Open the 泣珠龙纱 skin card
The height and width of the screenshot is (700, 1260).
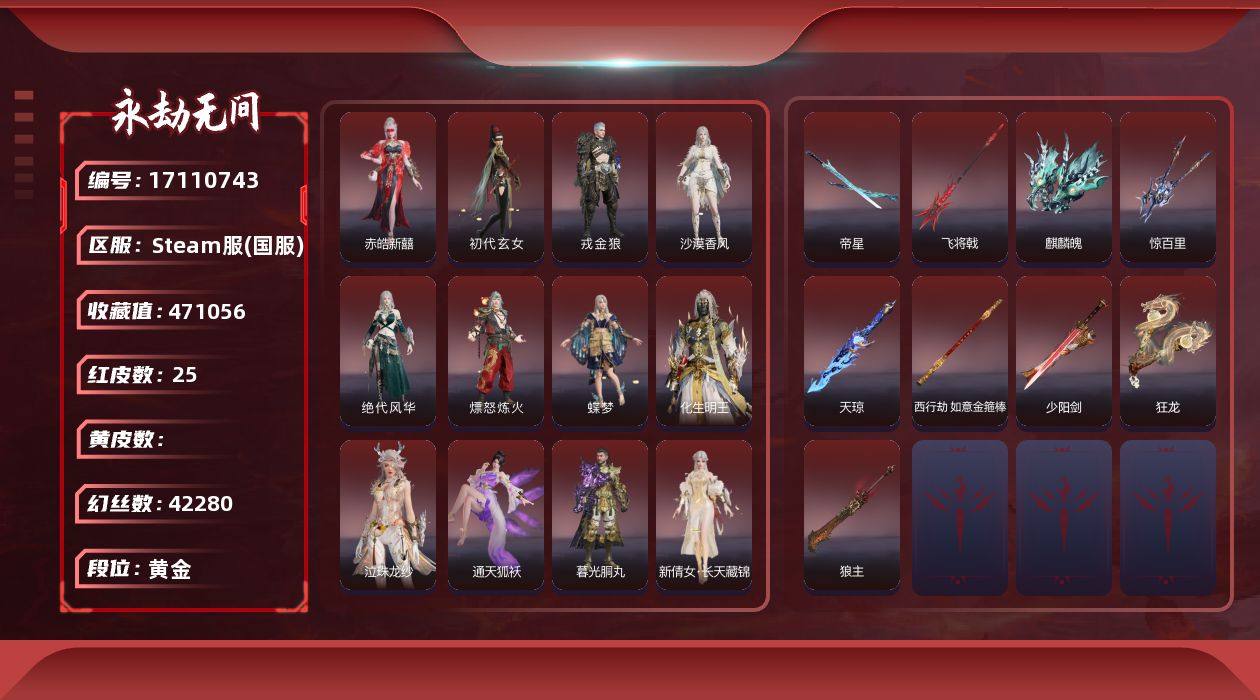(x=388, y=515)
